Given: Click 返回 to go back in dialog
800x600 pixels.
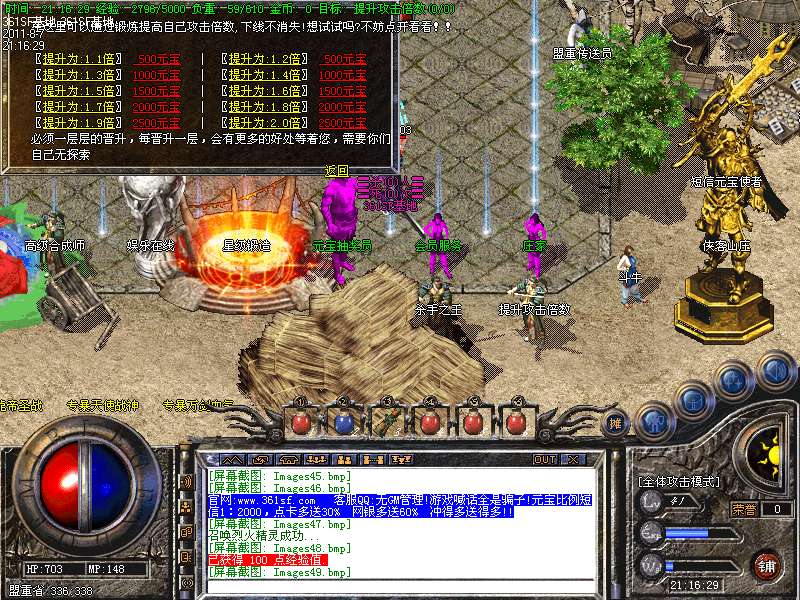Looking at the screenshot, I should [x=337, y=171].
